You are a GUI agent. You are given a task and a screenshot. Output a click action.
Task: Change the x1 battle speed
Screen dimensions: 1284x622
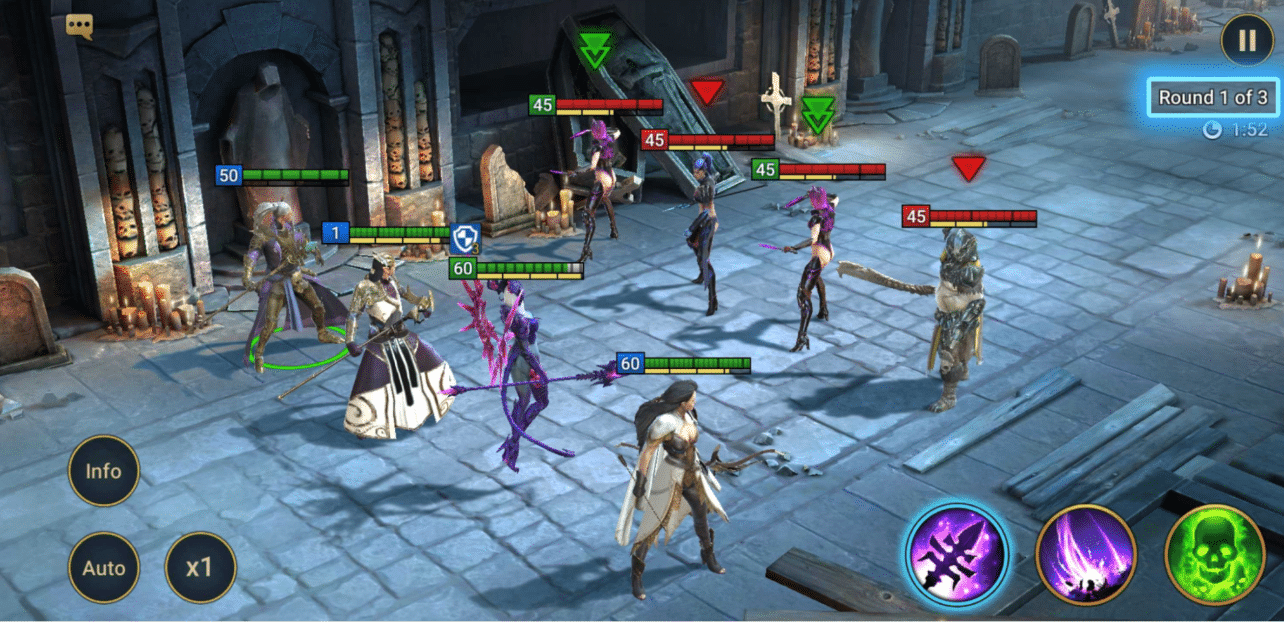click(200, 568)
